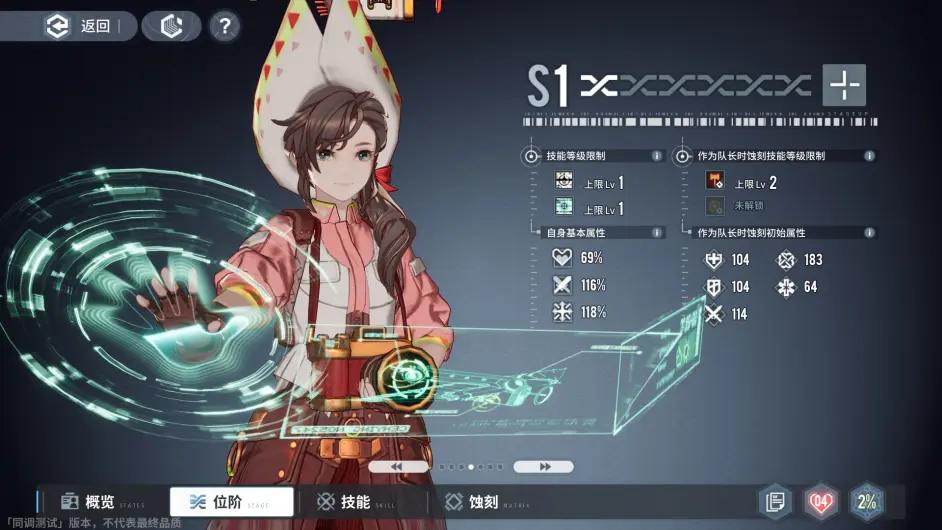Click the 2% progress icon
The width and height of the screenshot is (942, 530).
867,501
